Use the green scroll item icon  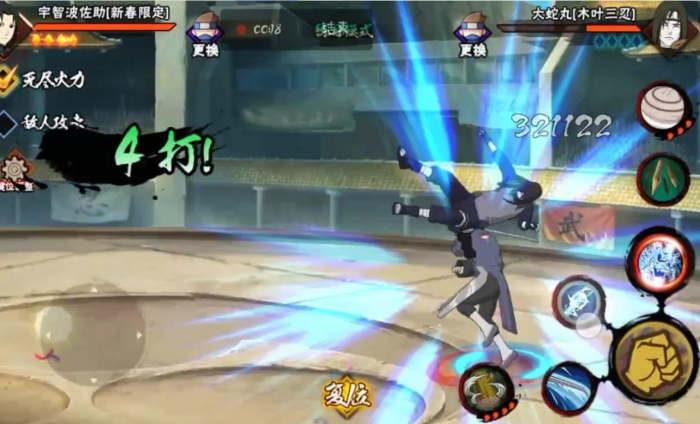tap(661, 178)
